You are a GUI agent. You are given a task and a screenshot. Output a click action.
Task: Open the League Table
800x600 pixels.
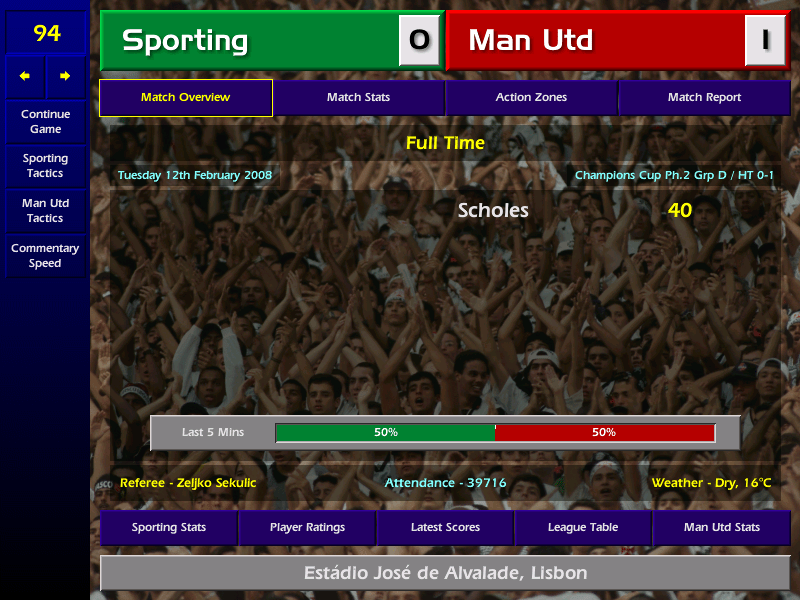pos(583,528)
